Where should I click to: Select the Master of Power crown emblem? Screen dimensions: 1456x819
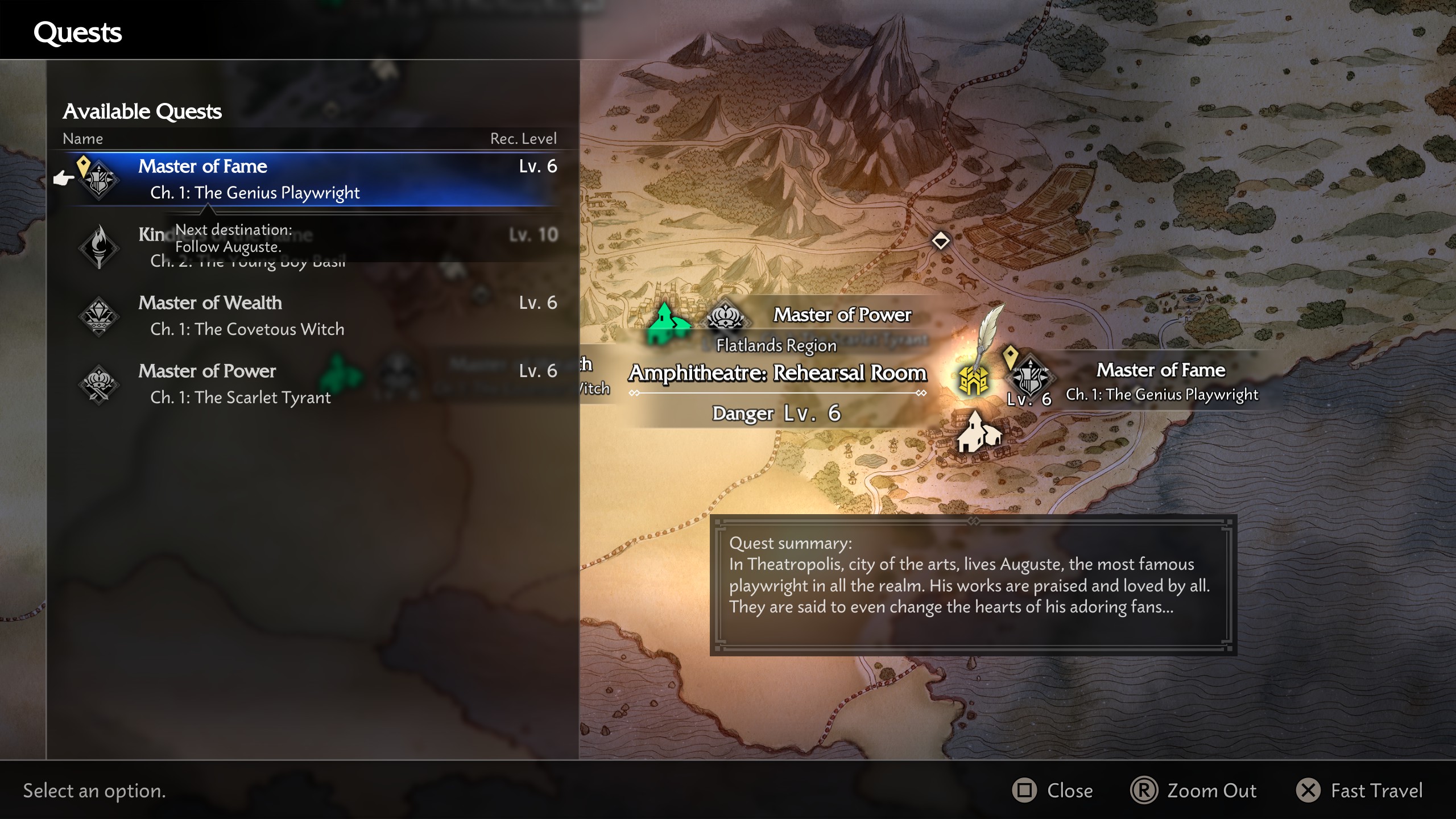tap(725, 316)
